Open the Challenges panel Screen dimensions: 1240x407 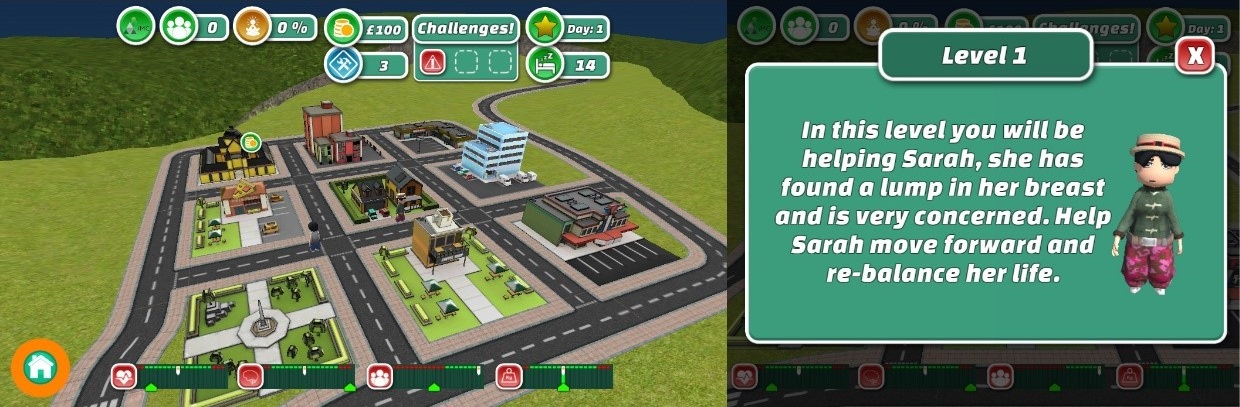465,28
